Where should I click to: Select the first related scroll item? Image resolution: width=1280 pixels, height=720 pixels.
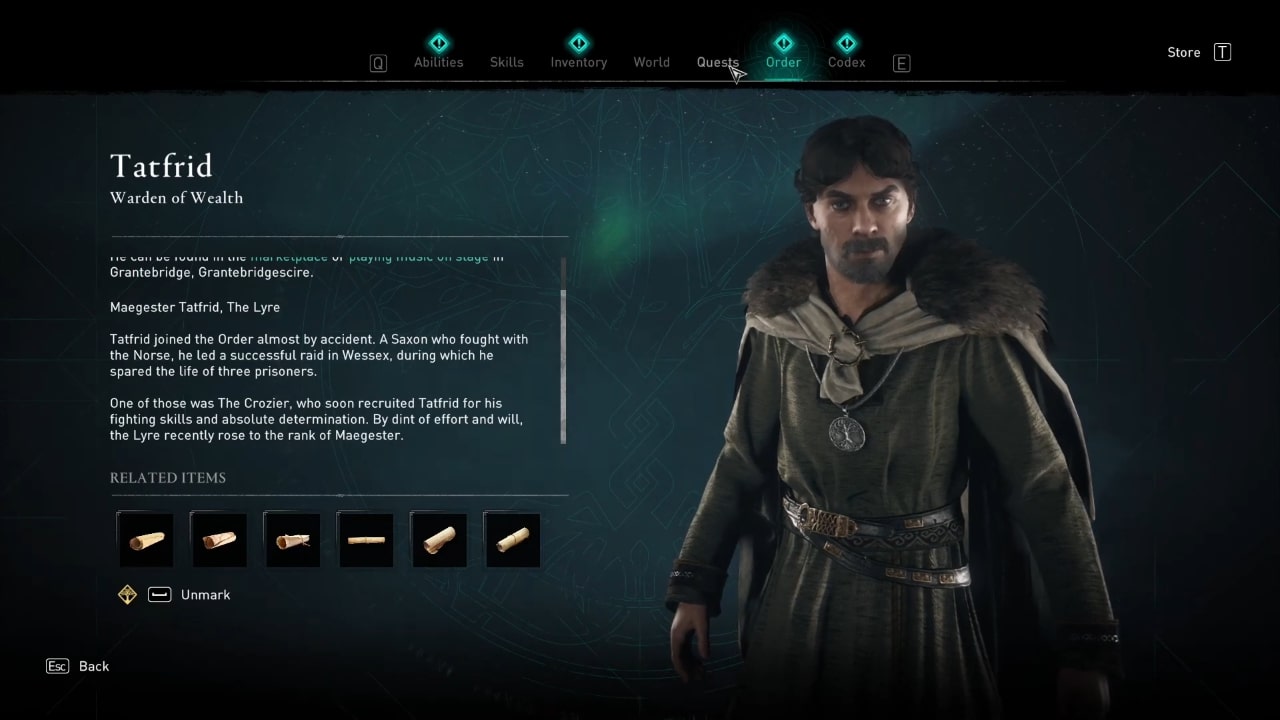[144, 539]
